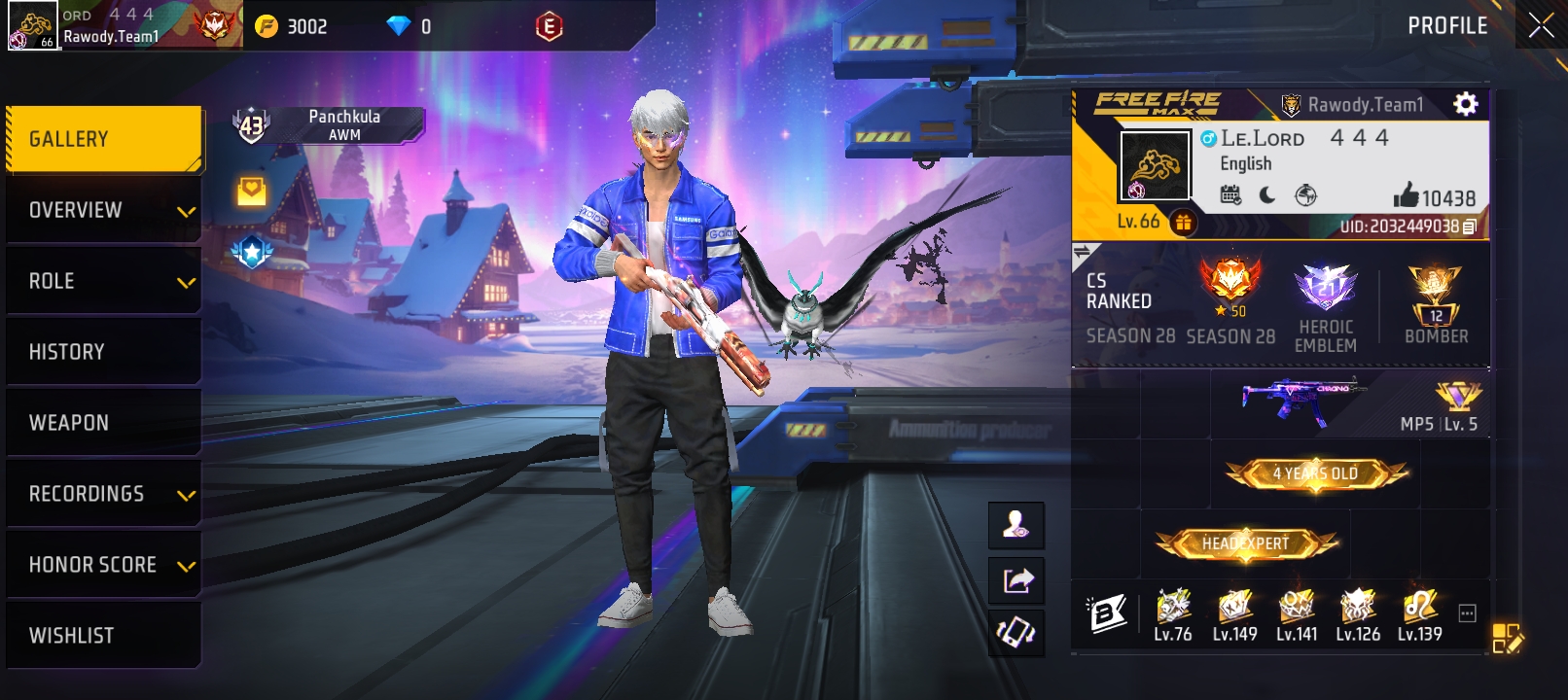The height and width of the screenshot is (700, 1568).
Task: Switch to the Weapon tab
Action: click(x=103, y=423)
